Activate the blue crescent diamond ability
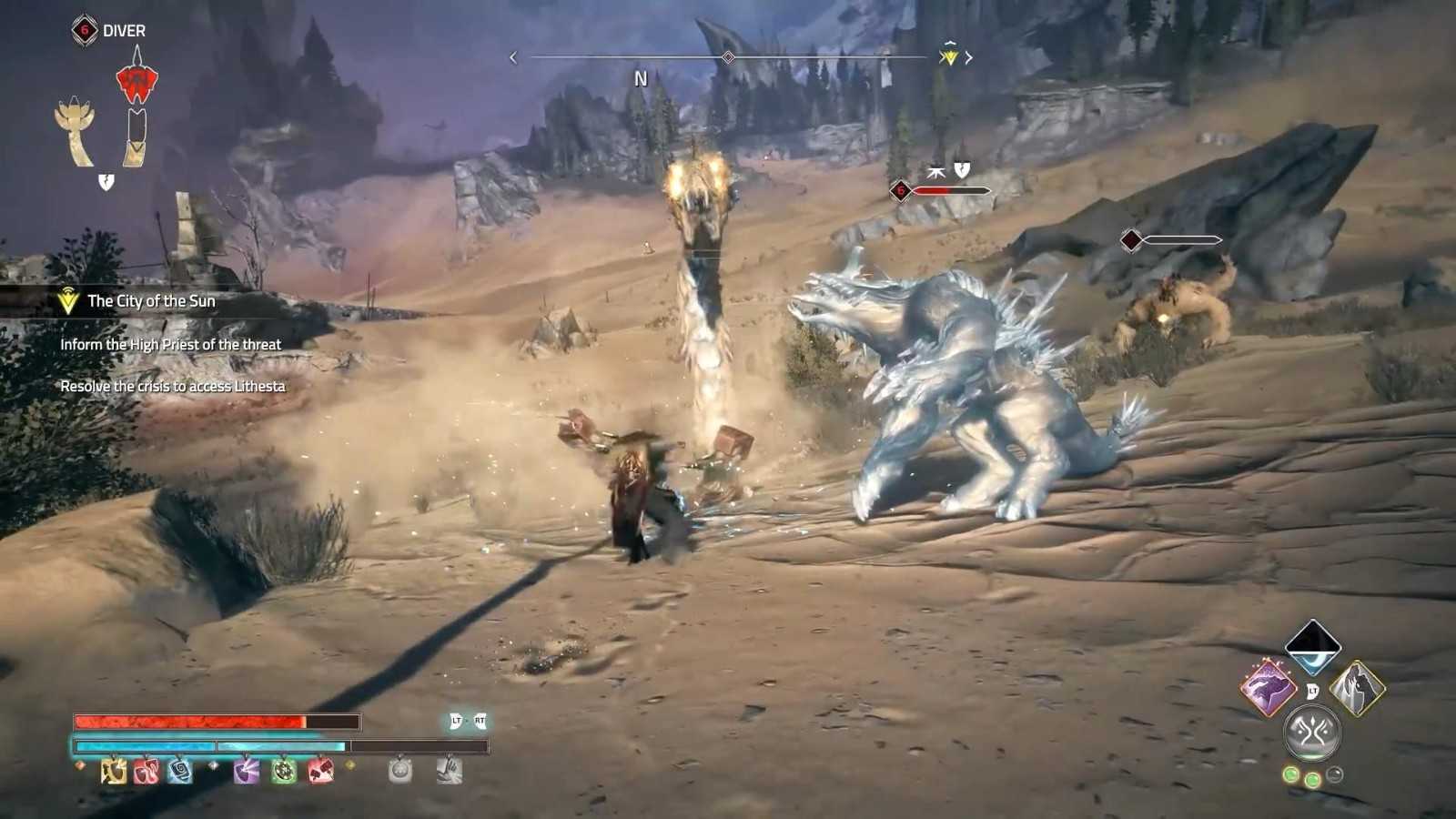 click(1312, 646)
